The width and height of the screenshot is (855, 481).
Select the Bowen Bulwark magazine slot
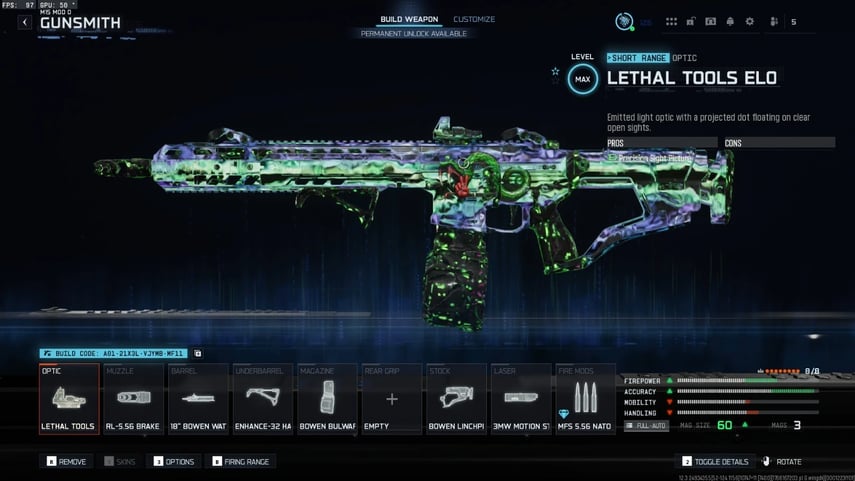pyautogui.click(x=327, y=399)
